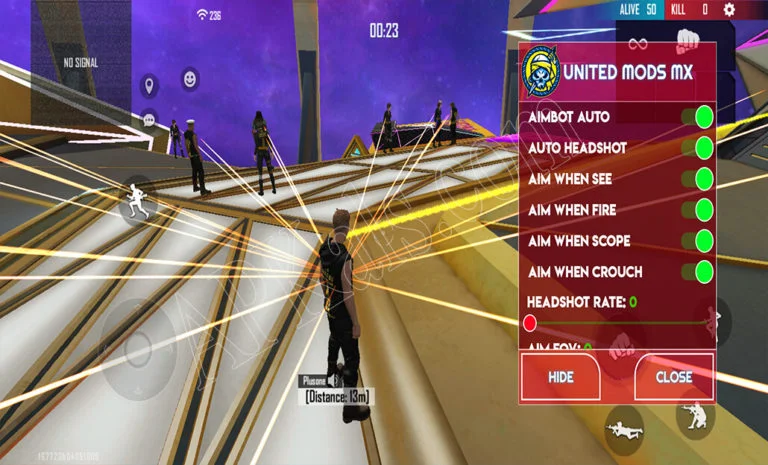The height and width of the screenshot is (465, 768).
Task: Toggle the AIM WHEN FIRE switch
Action: coord(702,210)
